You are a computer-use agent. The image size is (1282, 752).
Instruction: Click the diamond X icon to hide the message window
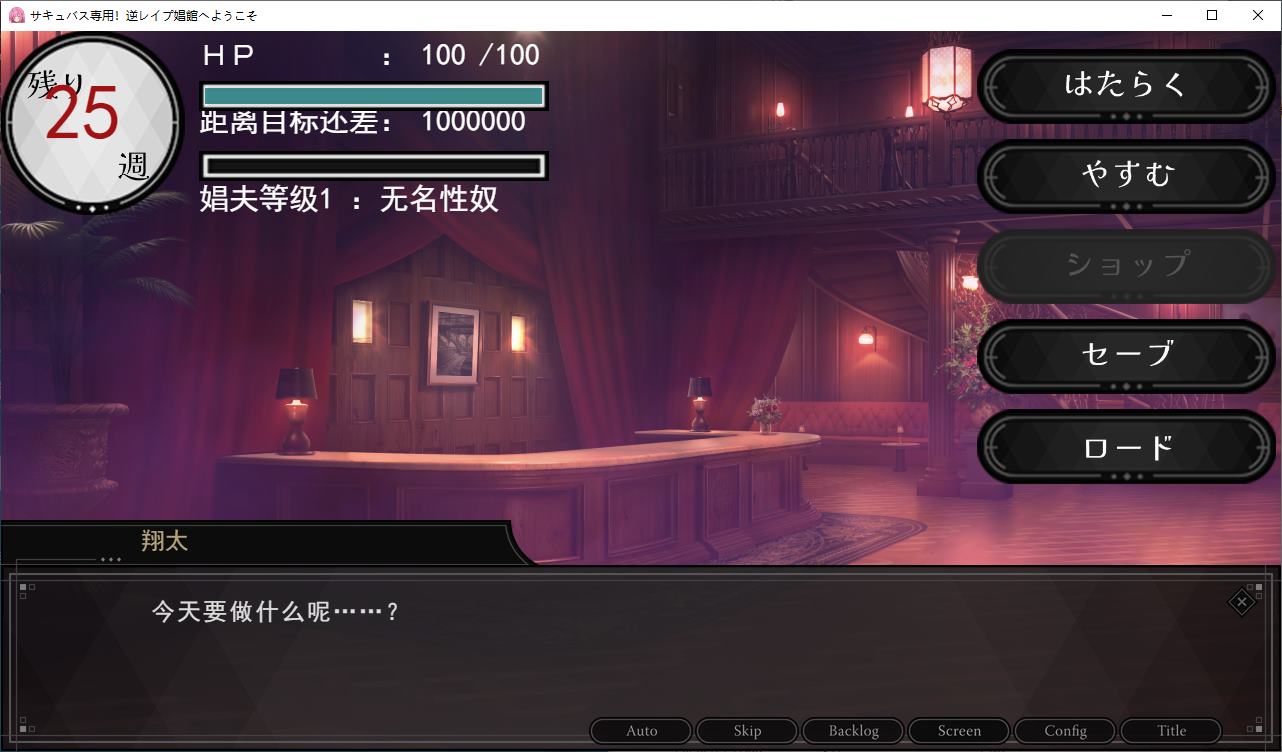(x=1241, y=603)
